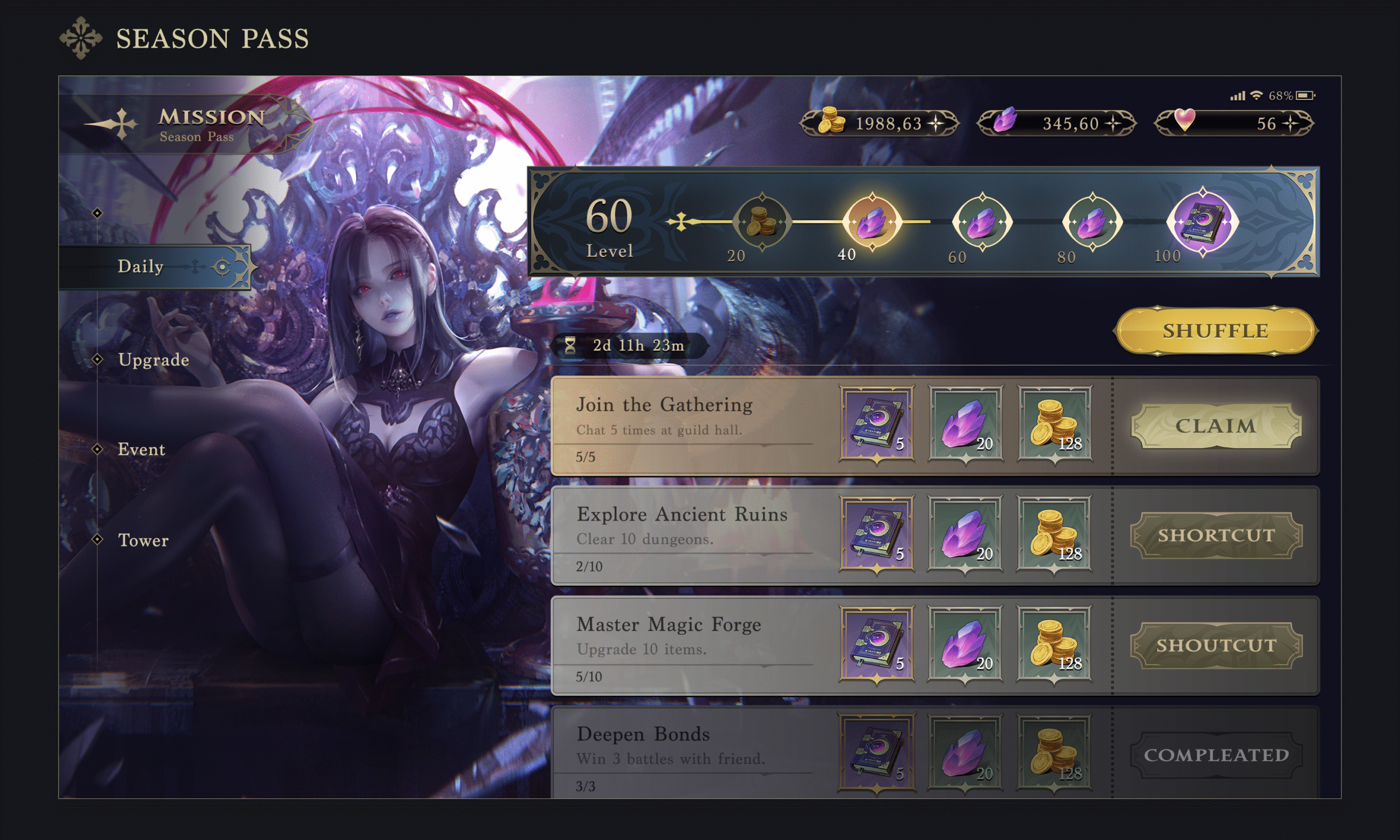Switch to the Upgrade missions tab
Screen dimensions: 1400x840
(153, 360)
